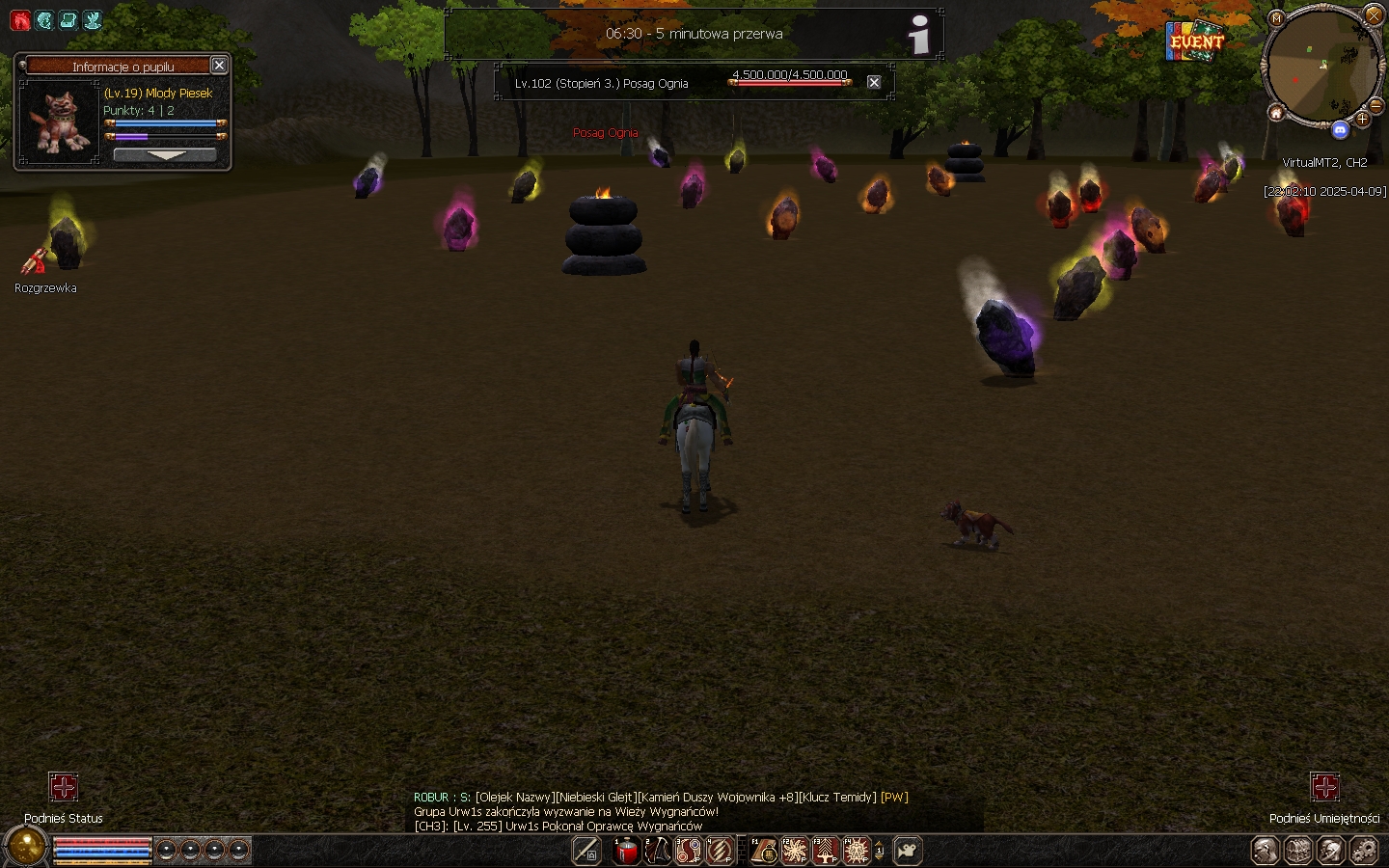
Task: Click the house icon near minimap
Action: point(1276,114)
